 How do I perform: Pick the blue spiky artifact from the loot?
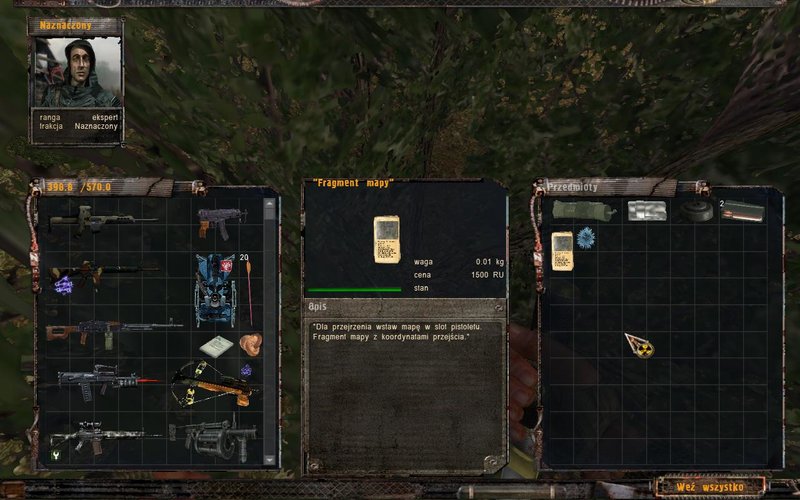click(586, 238)
